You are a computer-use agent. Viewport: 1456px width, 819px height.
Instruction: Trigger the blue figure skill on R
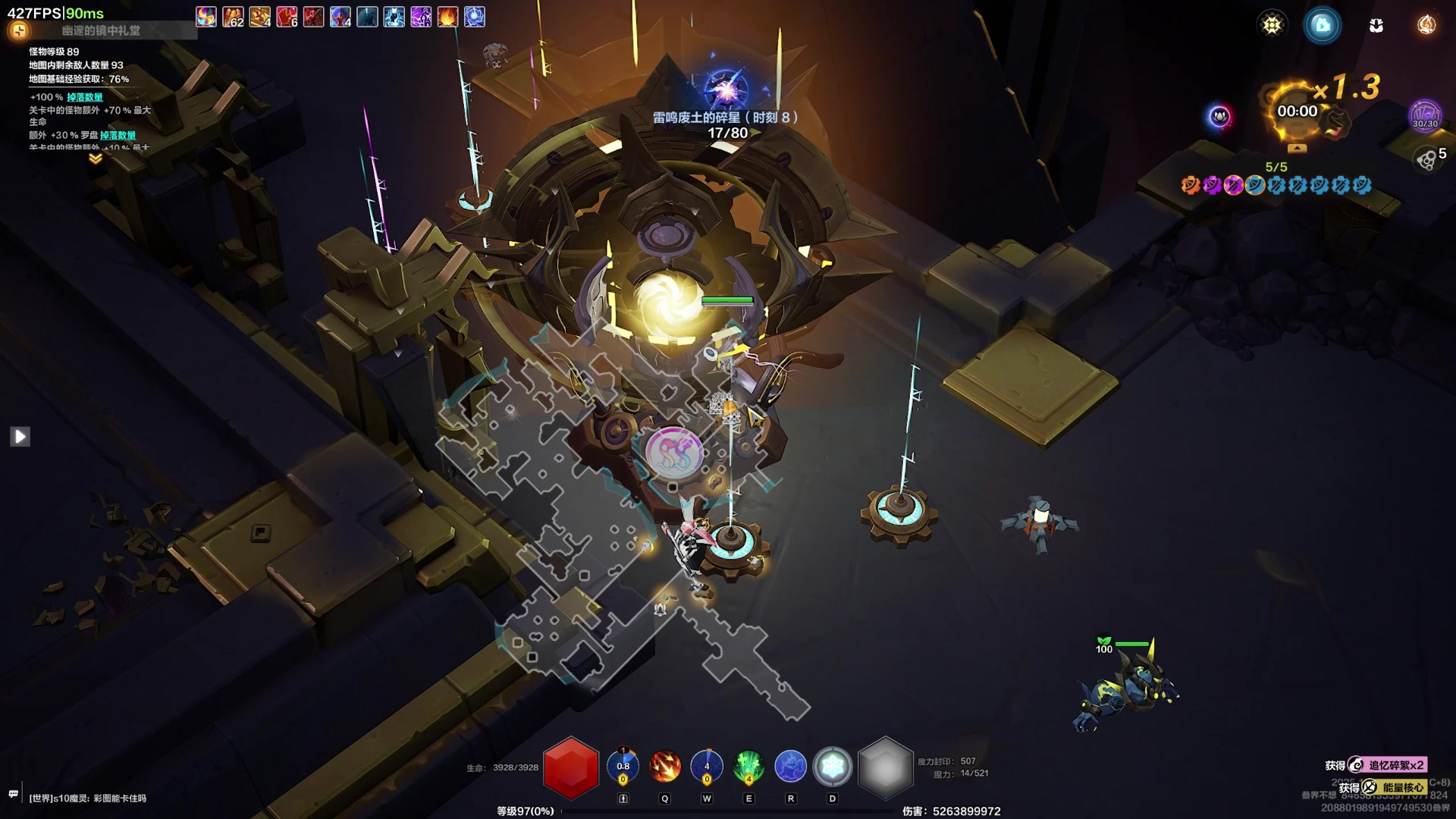coord(790,767)
